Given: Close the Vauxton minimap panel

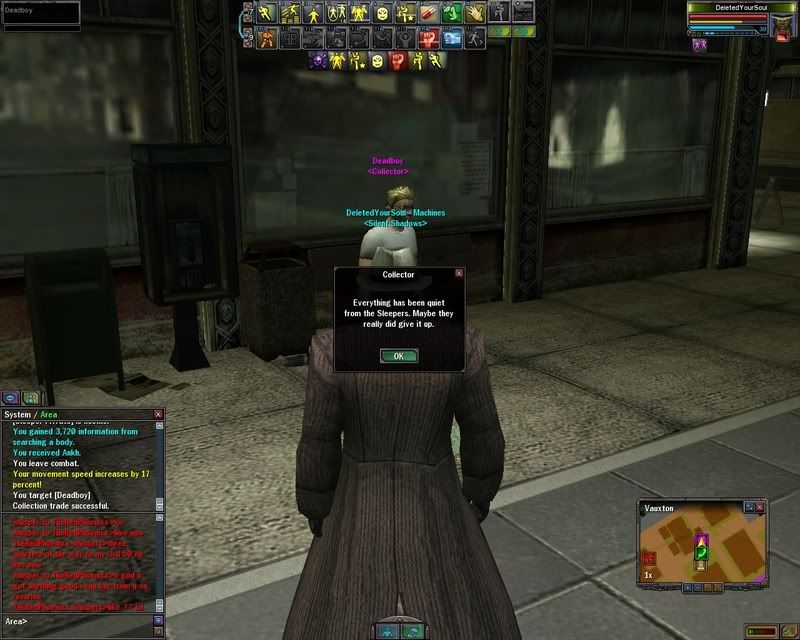Looking at the screenshot, I should coord(761,508).
